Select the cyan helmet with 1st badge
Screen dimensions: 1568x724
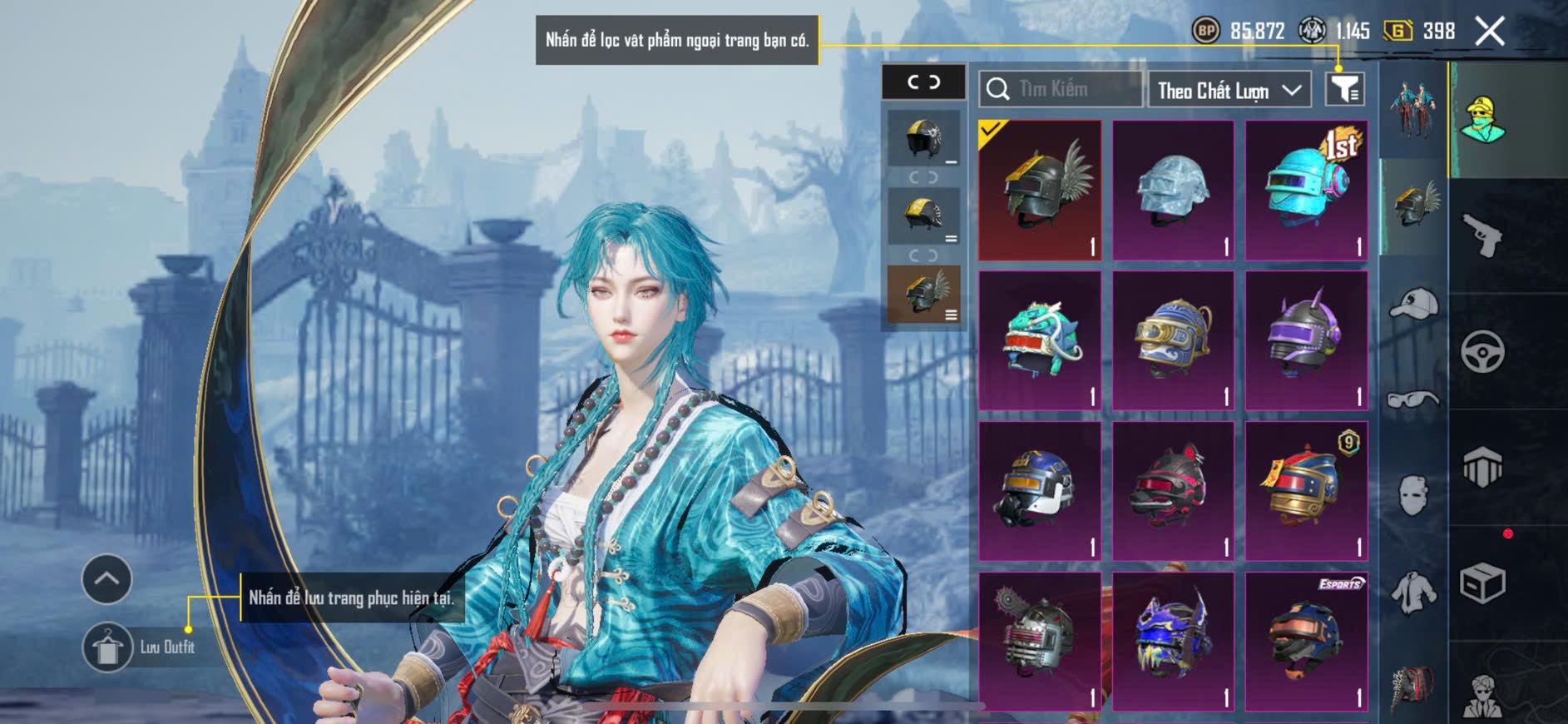1306,191
